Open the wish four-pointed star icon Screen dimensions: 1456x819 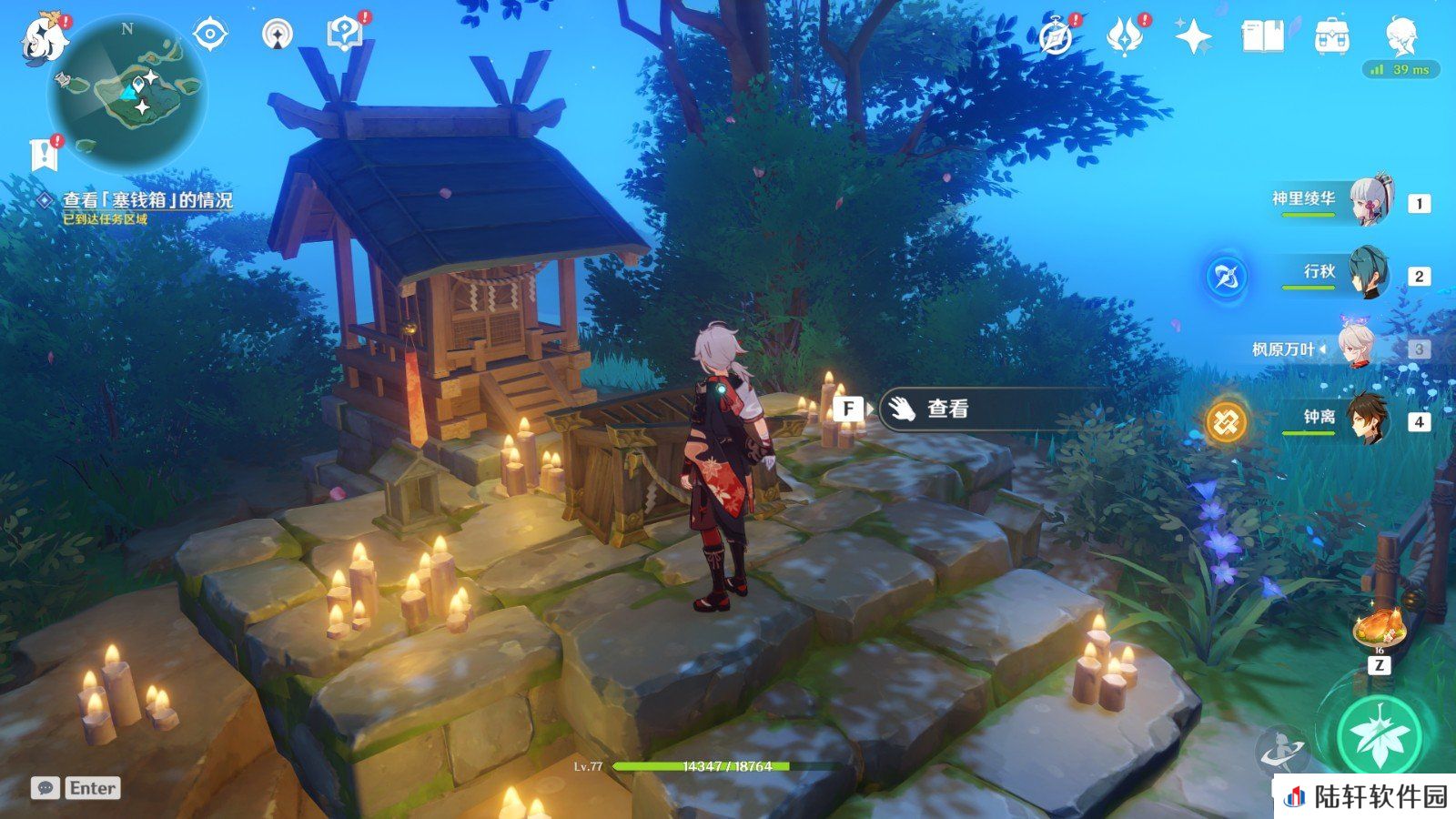point(1193,38)
